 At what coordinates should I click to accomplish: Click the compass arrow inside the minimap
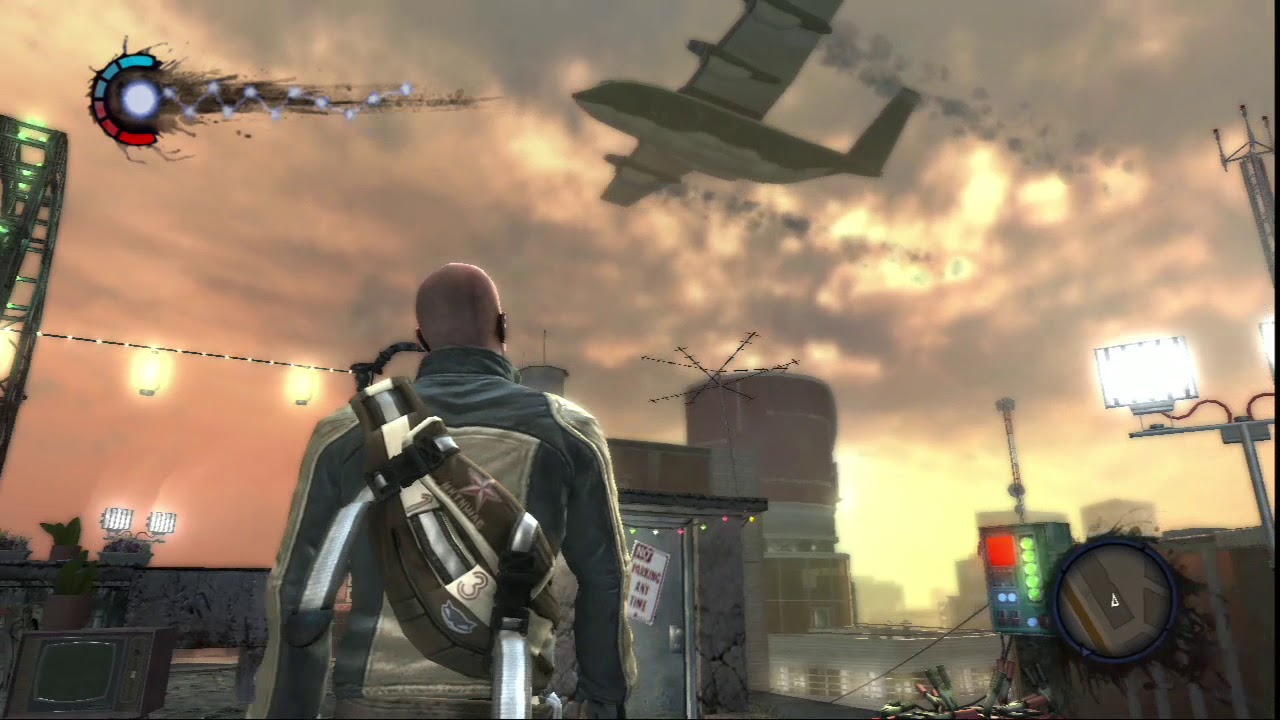point(1114,599)
